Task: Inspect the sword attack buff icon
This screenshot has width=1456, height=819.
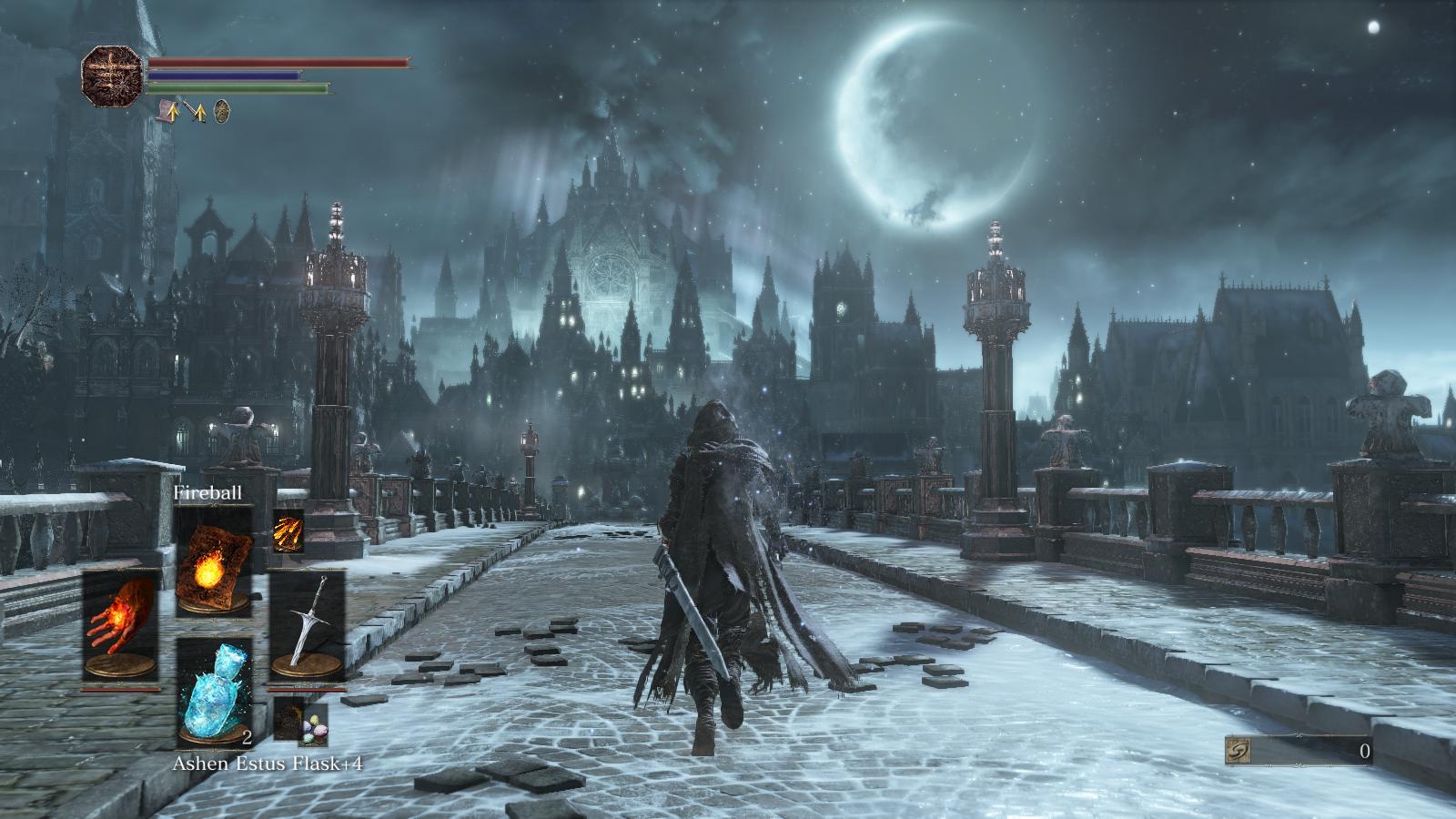Action: pos(195,111)
